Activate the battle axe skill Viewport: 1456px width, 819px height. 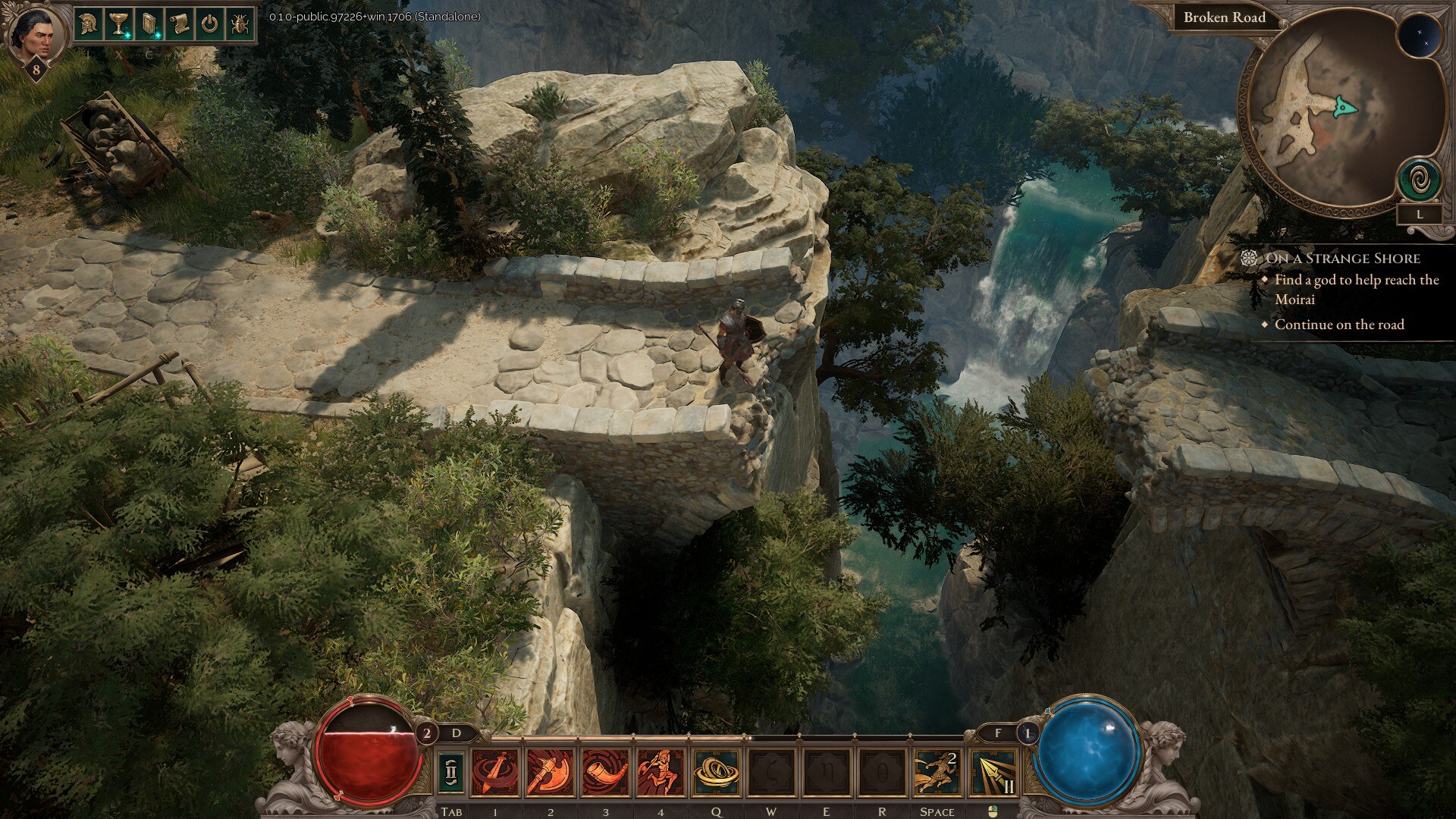point(550,773)
